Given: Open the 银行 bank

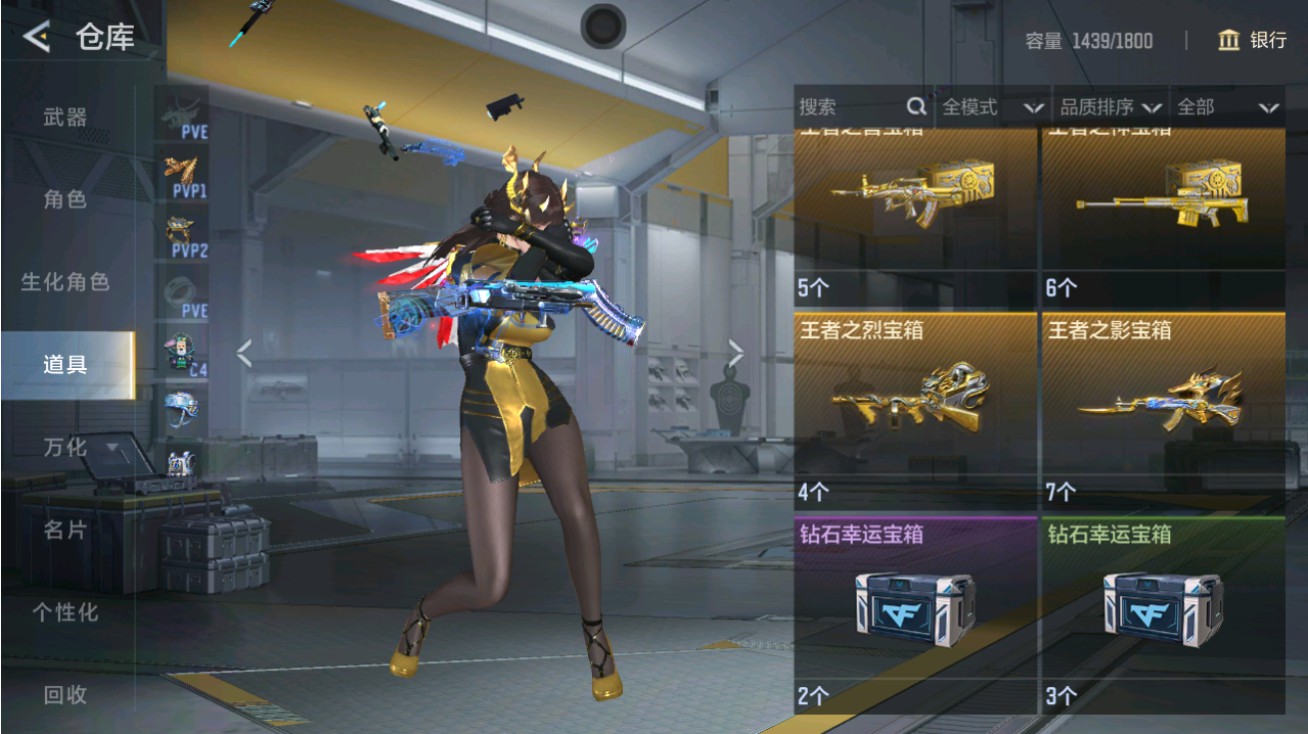Looking at the screenshot, I should pos(1252,40).
